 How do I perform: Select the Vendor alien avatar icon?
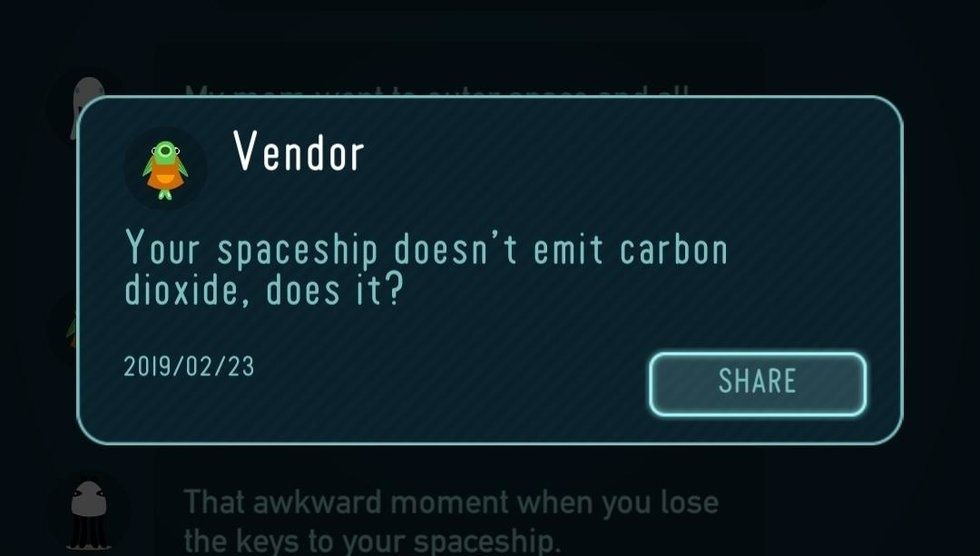point(165,167)
